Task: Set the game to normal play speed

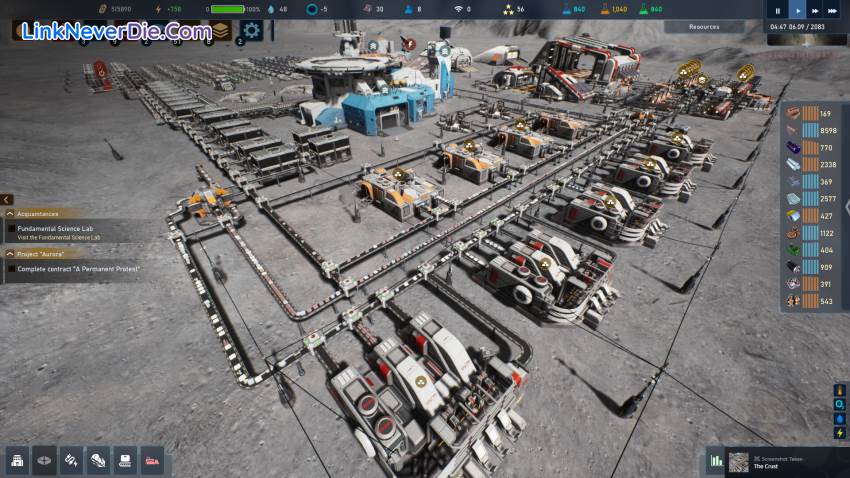Action: click(797, 10)
